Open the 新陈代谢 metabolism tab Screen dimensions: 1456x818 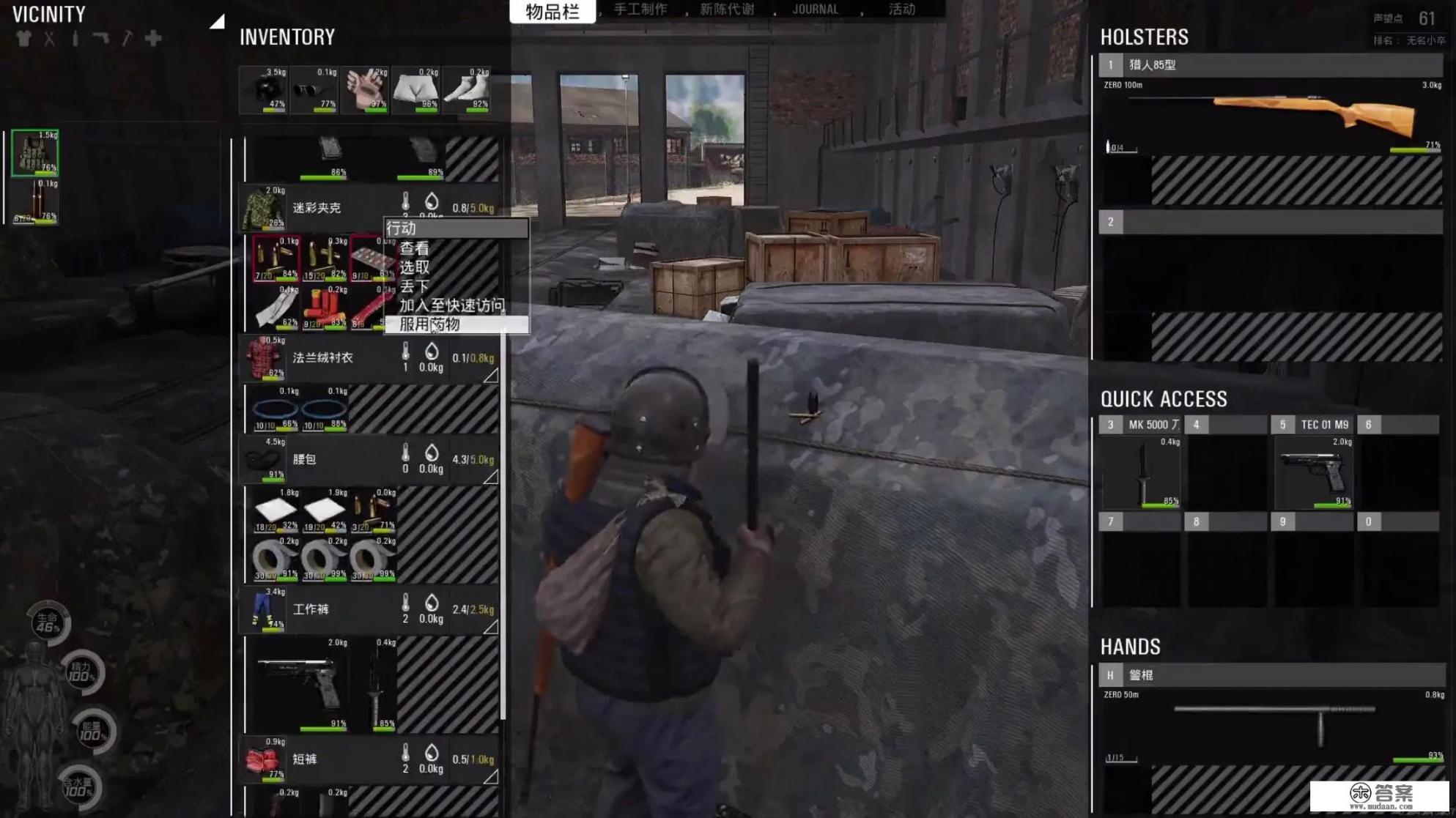point(726,10)
